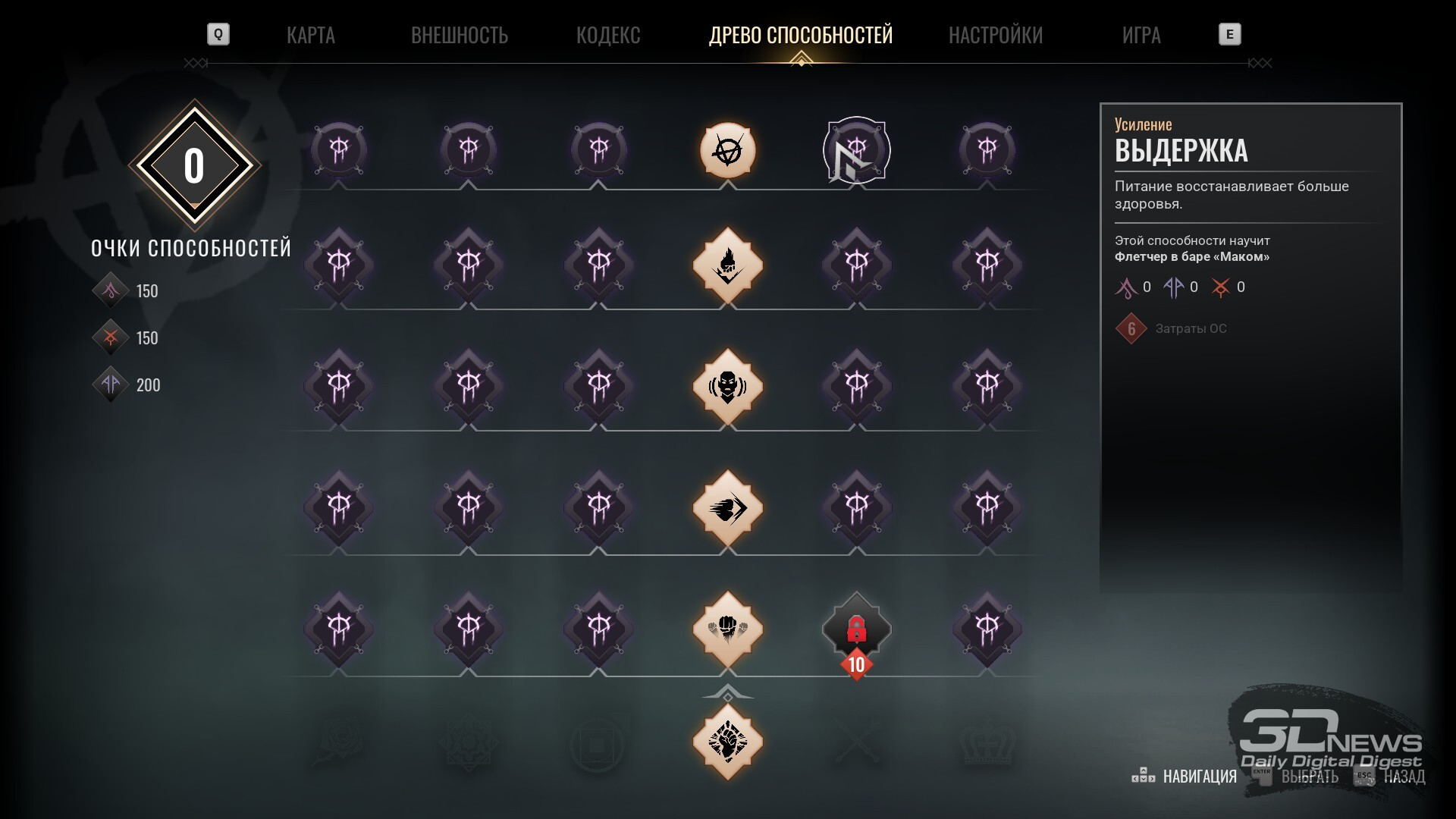
Task: Select the anarch symbol clan node
Action: [728, 150]
